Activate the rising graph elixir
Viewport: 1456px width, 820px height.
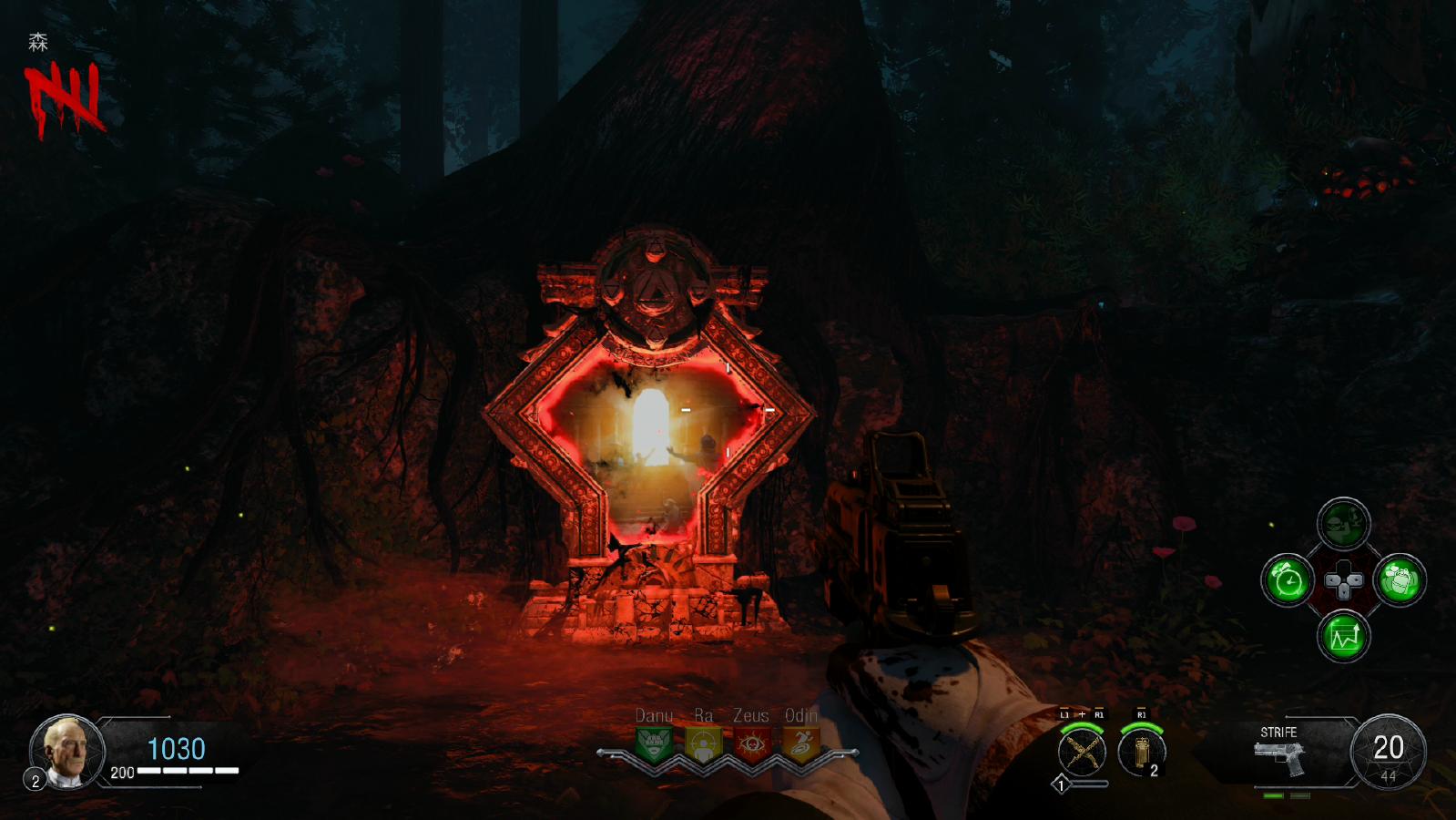1344,636
